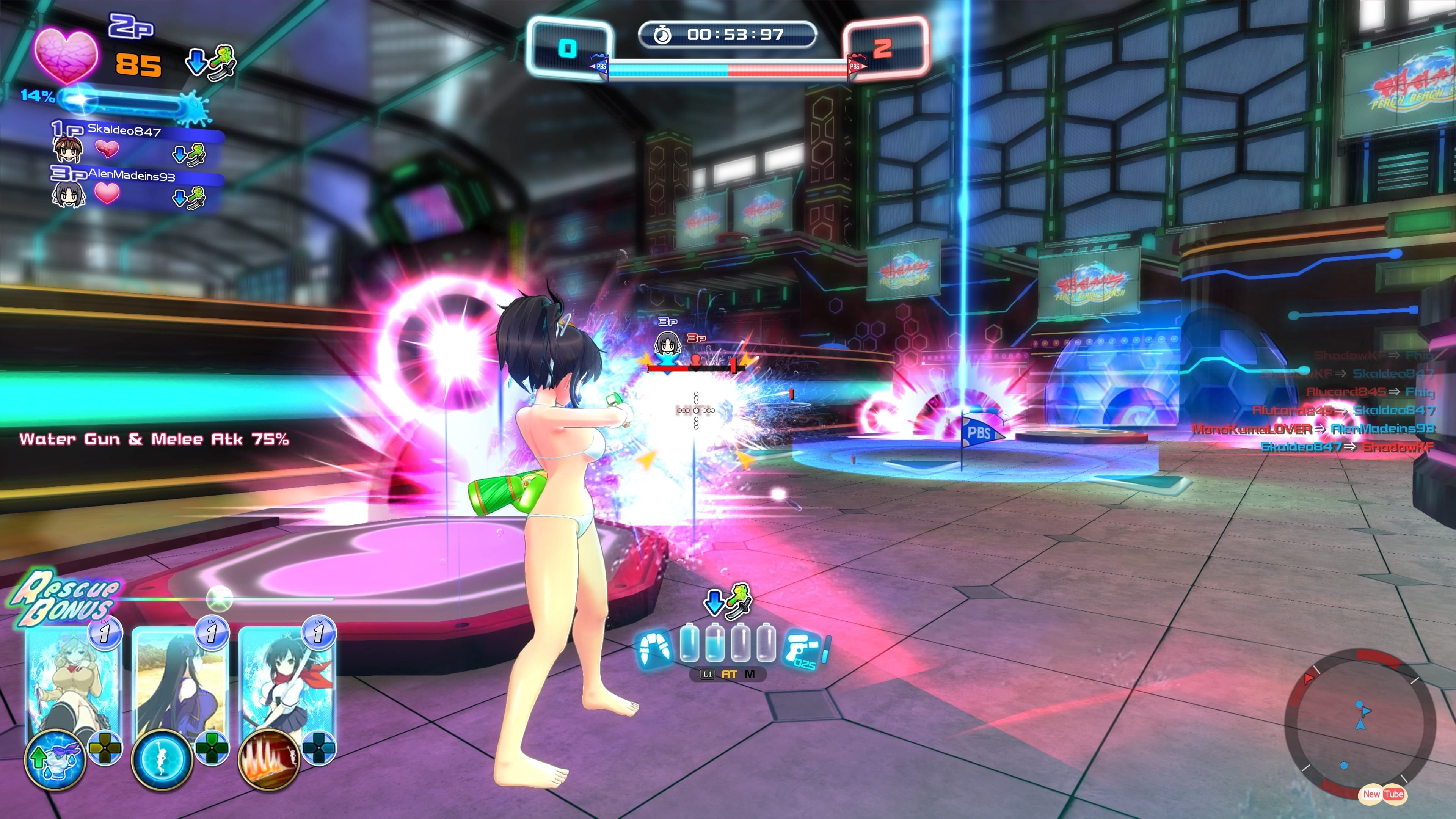
Task: Click the Rescue Bonus gauge orb
Action: [x=219, y=598]
